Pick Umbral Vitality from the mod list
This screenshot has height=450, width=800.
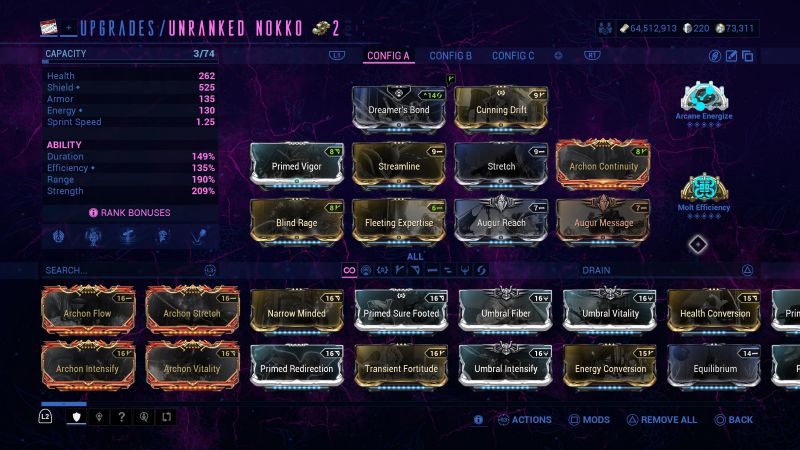pyautogui.click(x=609, y=312)
